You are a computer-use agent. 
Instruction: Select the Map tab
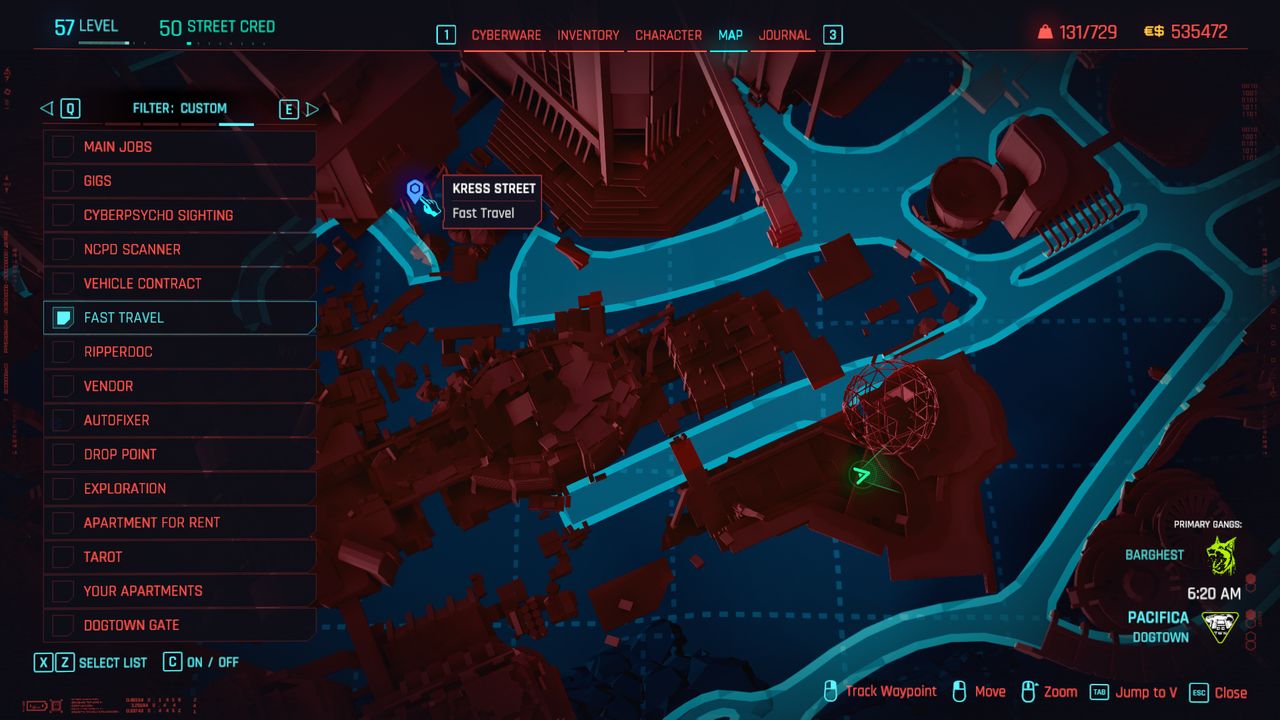[730, 35]
